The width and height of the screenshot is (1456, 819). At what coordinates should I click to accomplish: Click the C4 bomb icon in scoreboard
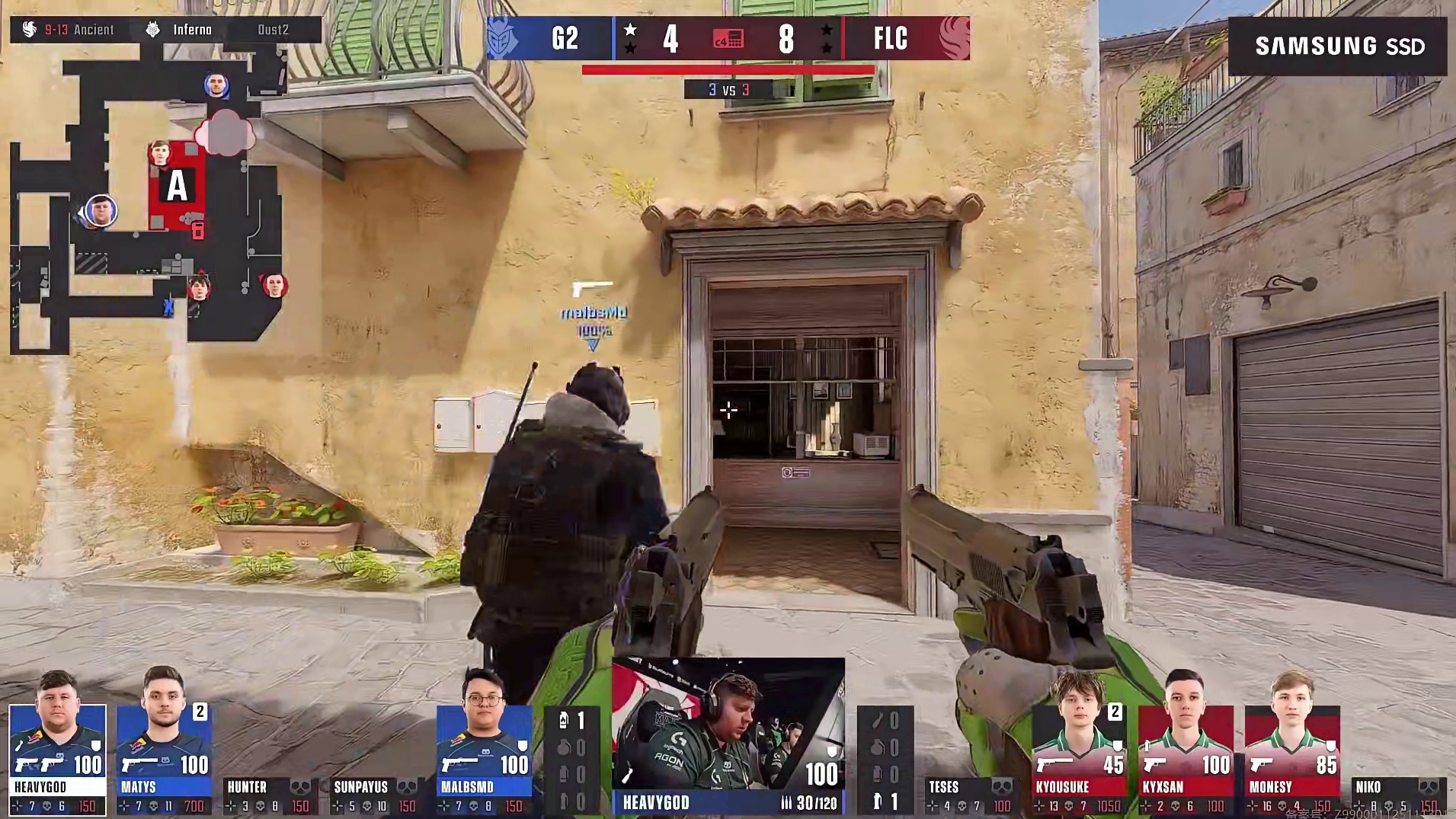(728, 38)
